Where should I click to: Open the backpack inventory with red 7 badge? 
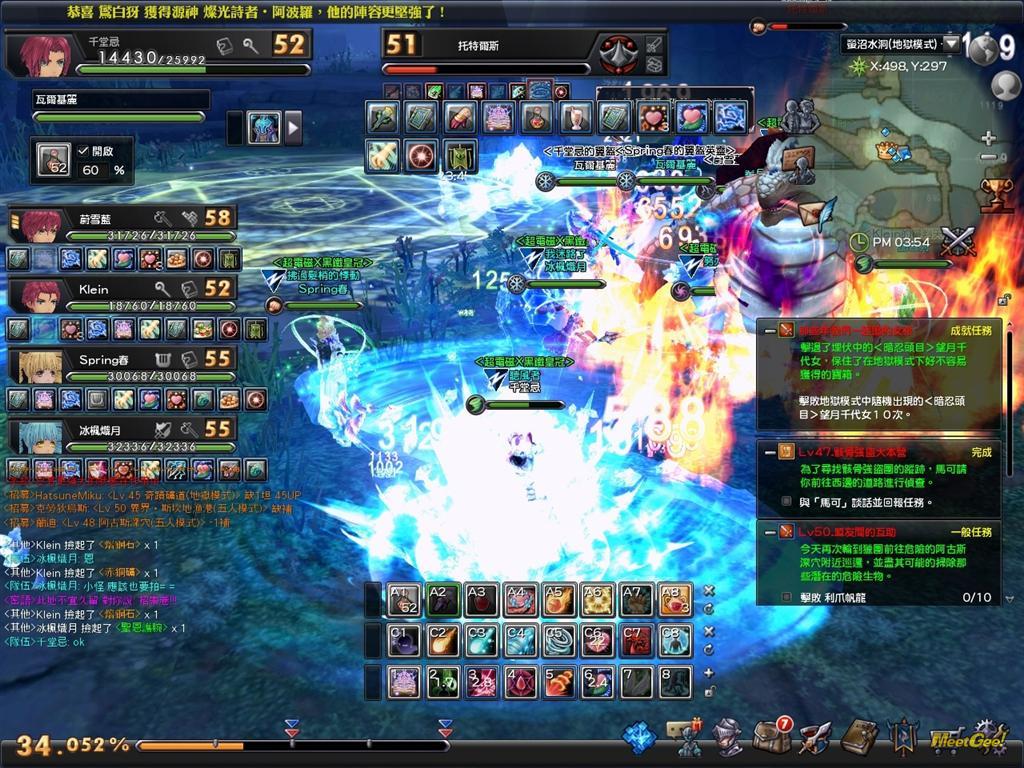[x=771, y=737]
